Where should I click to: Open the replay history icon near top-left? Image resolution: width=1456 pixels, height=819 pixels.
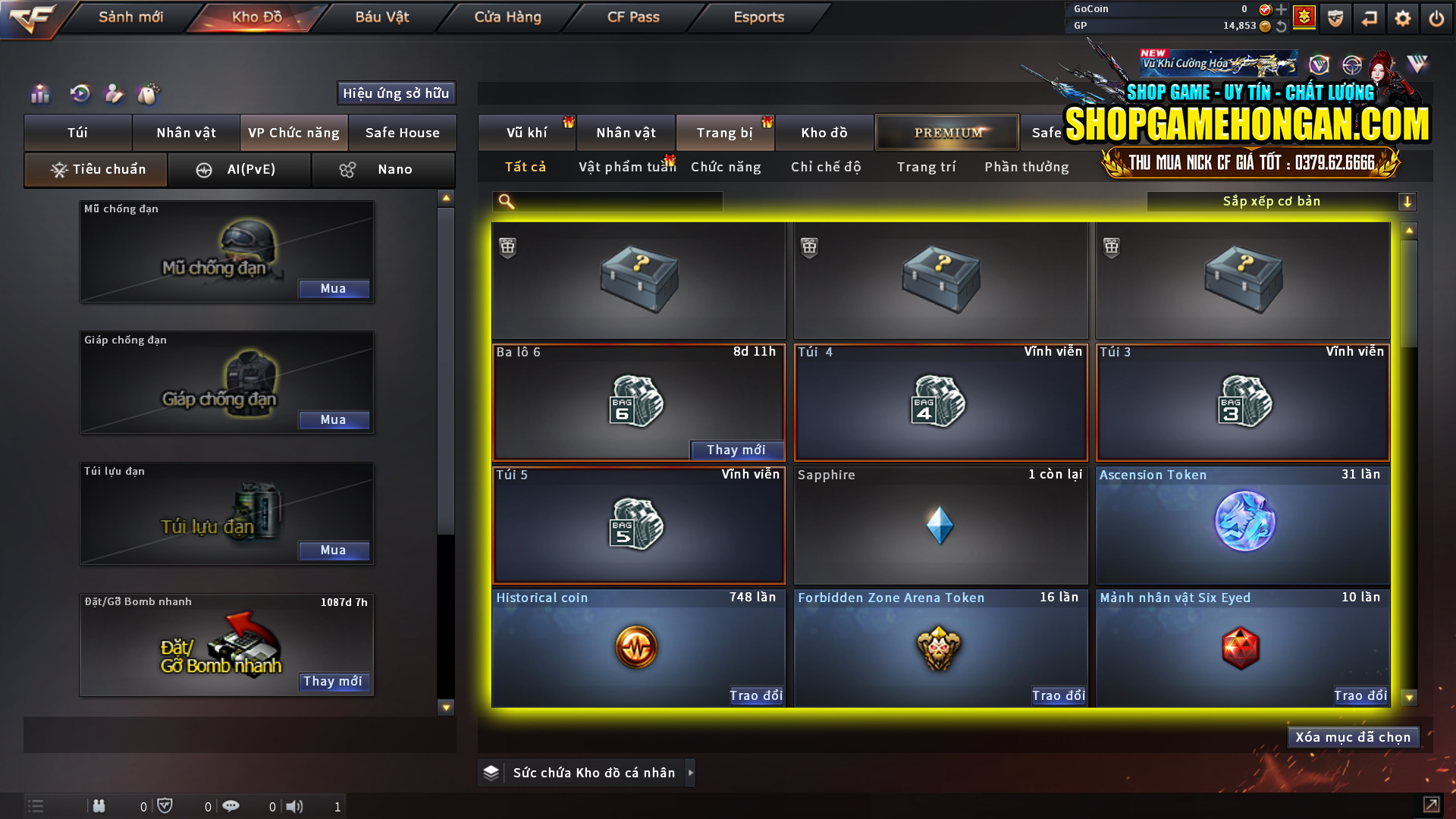coord(80,94)
